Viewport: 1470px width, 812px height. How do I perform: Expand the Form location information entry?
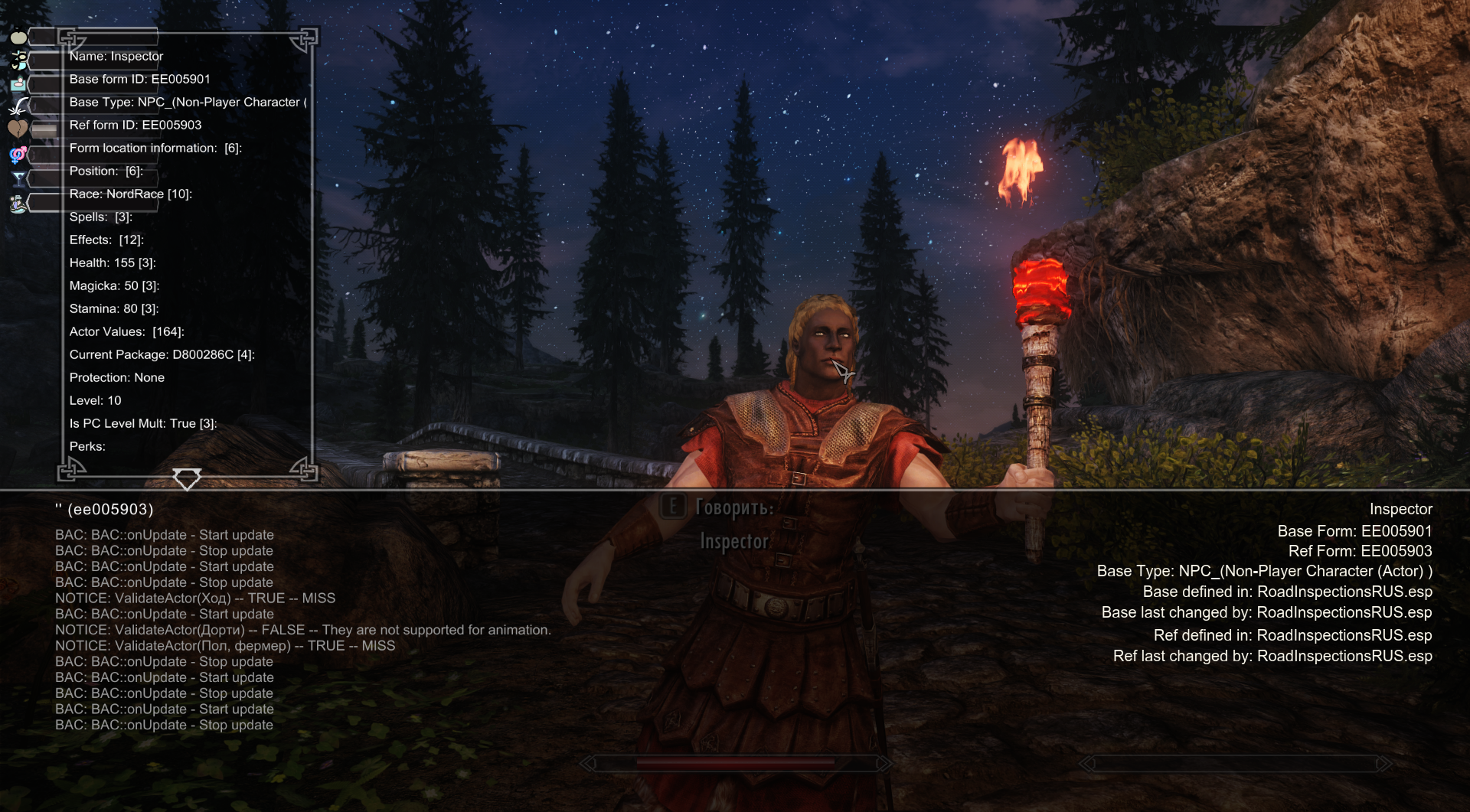155,148
